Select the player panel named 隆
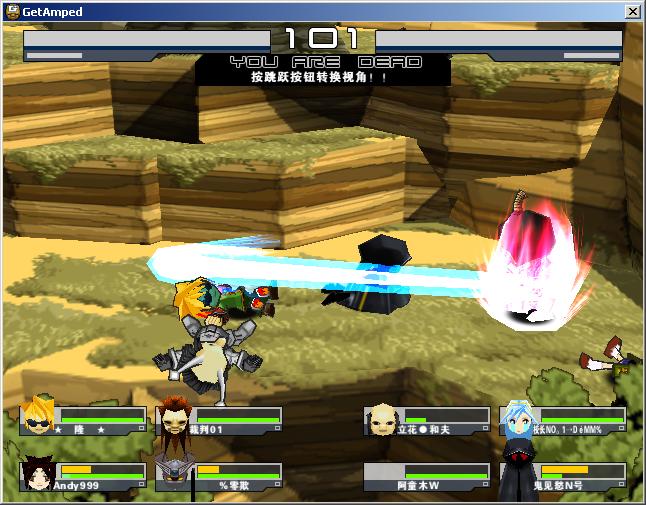This screenshot has height=505, width=646. [83, 421]
